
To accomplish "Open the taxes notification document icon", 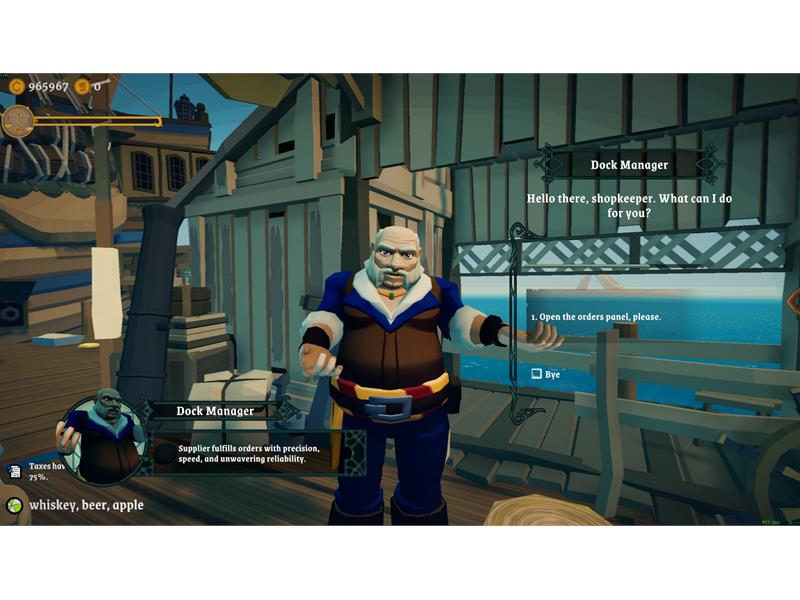I will [x=15, y=471].
